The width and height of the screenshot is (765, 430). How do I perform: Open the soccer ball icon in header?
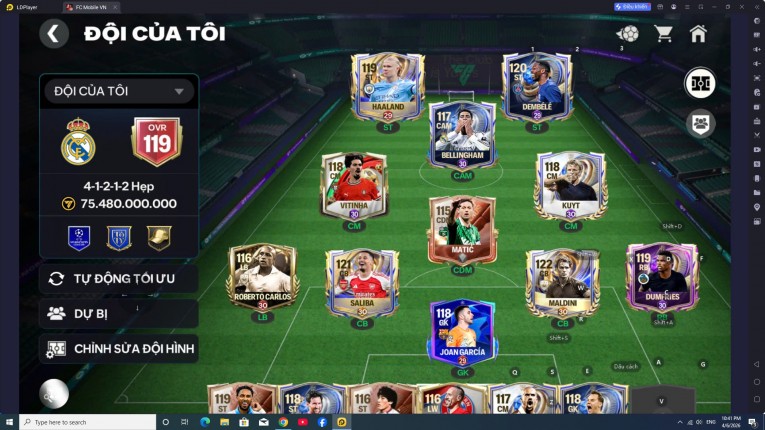pyautogui.click(x=628, y=34)
